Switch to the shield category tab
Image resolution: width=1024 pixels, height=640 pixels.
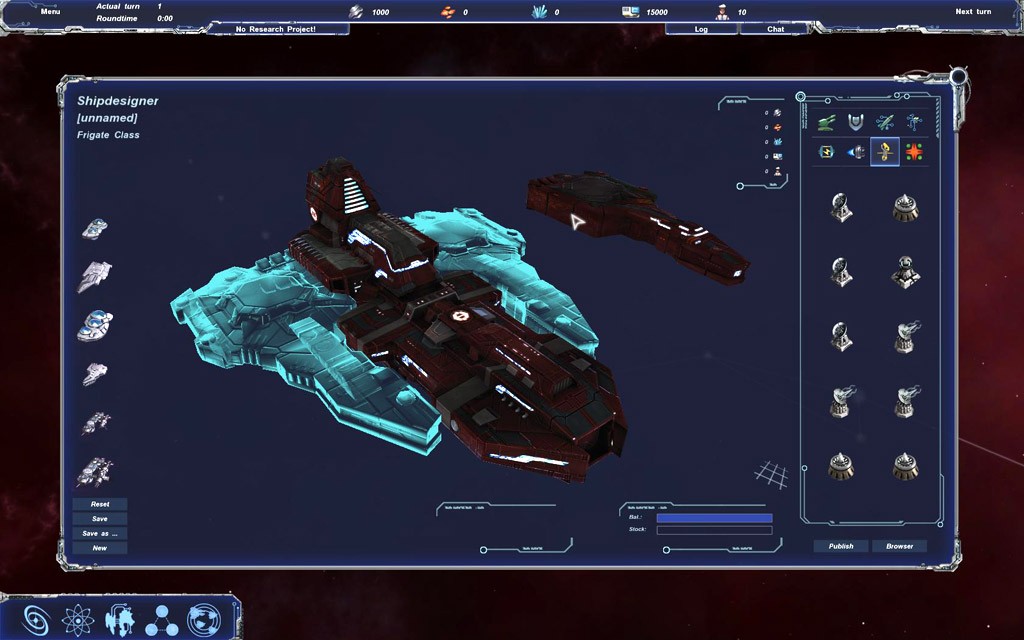coord(855,122)
